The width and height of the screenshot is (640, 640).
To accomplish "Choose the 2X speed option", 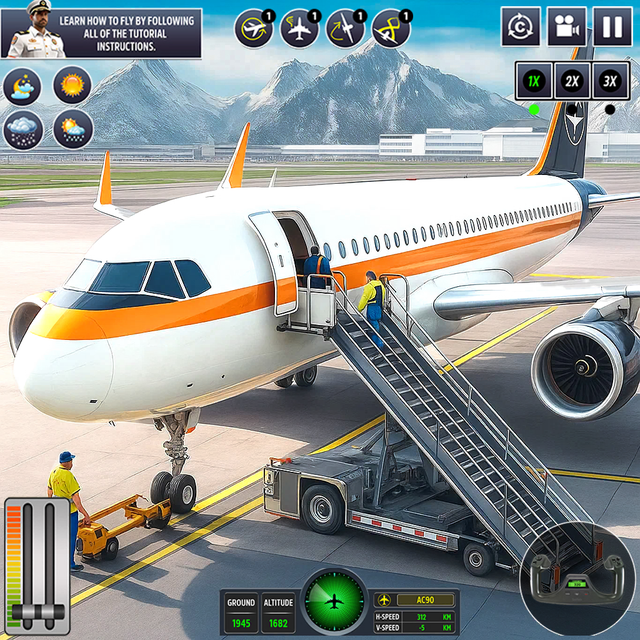I will pos(572,81).
